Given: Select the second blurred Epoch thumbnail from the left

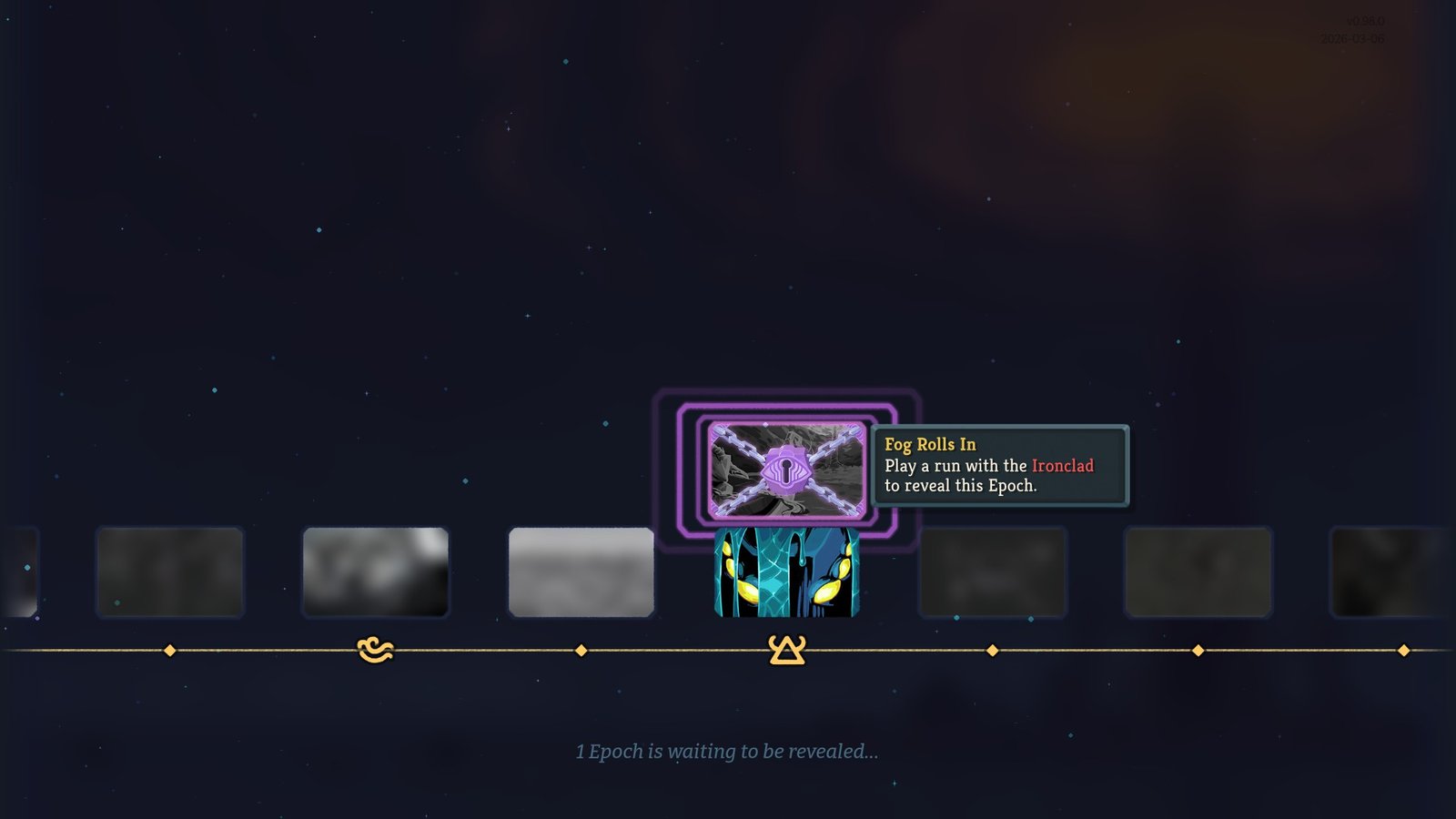Looking at the screenshot, I should (172, 573).
